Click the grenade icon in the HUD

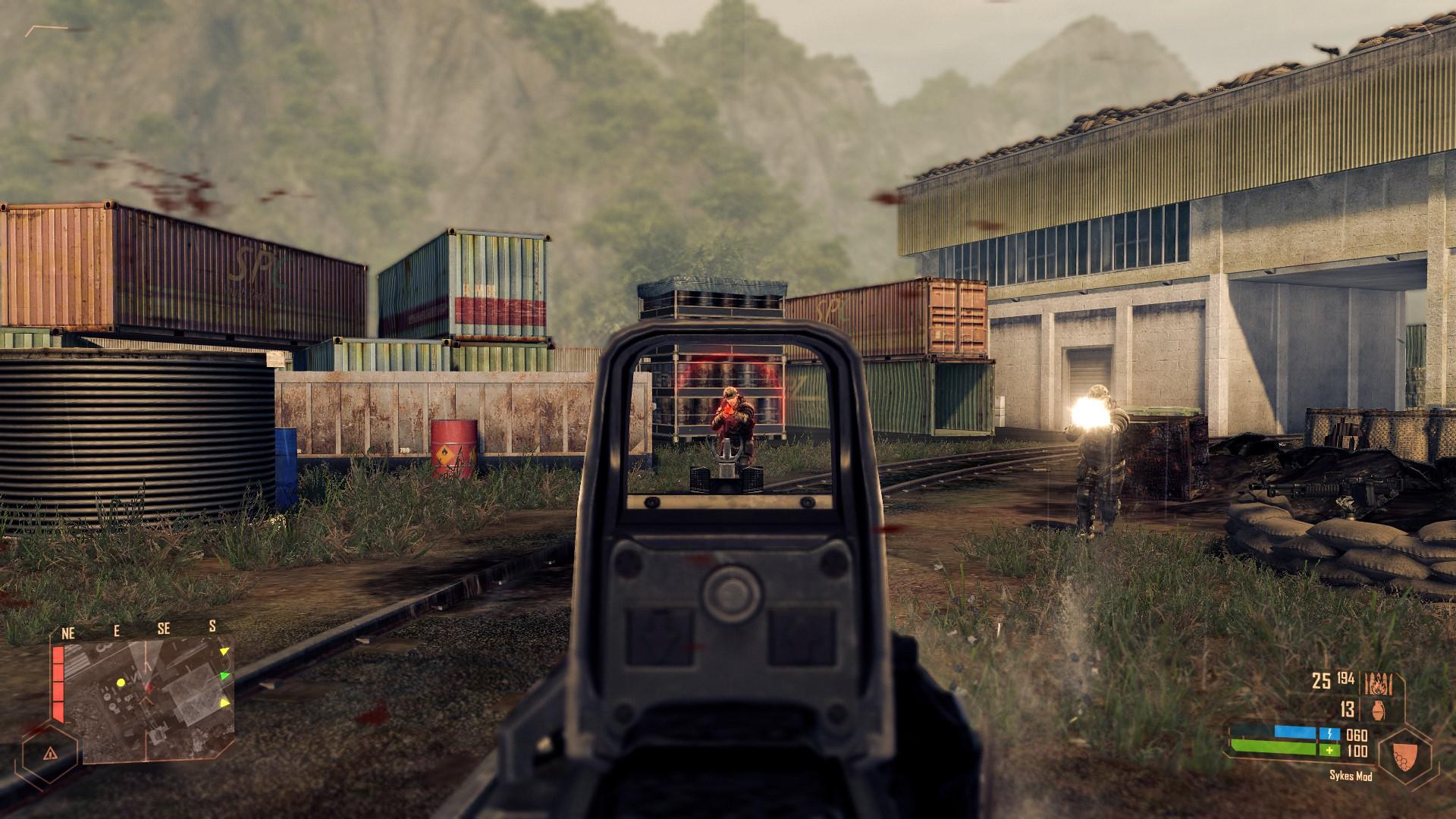point(1378,711)
